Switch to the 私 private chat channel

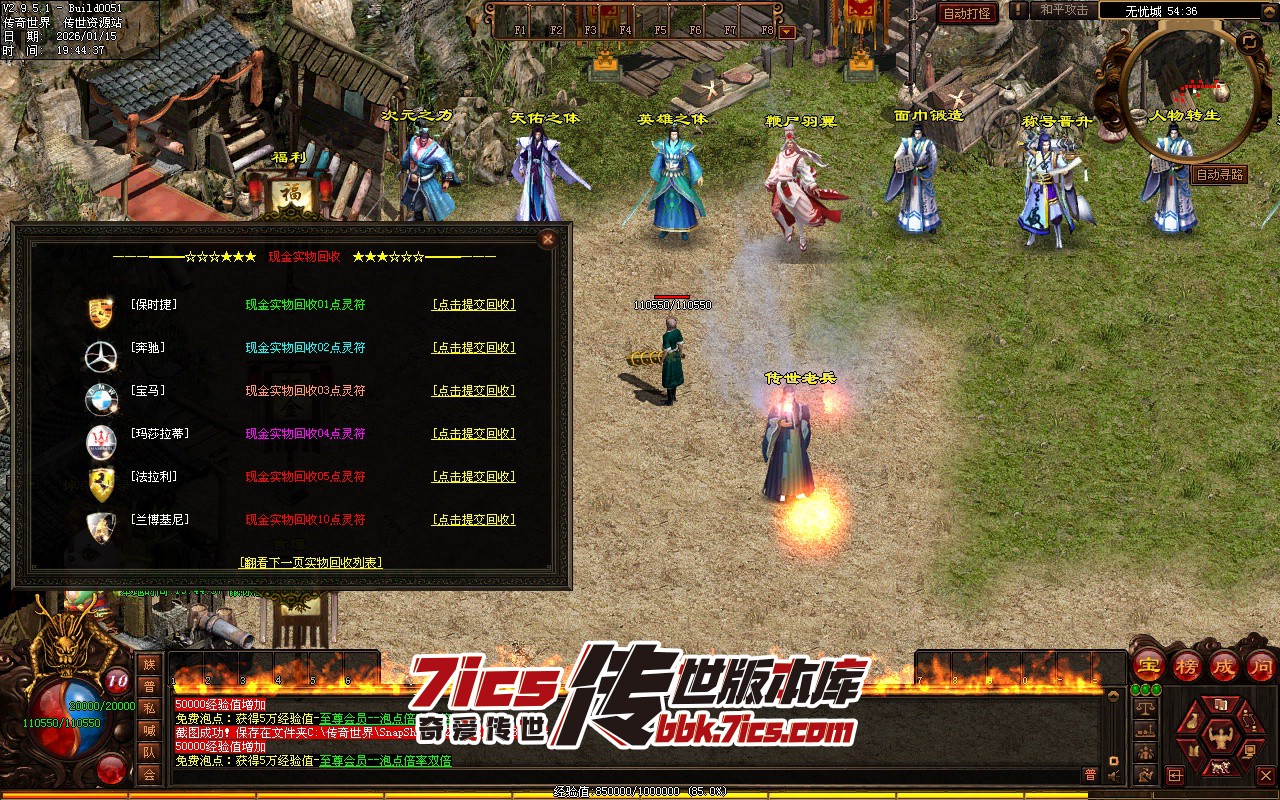point(149,708)
